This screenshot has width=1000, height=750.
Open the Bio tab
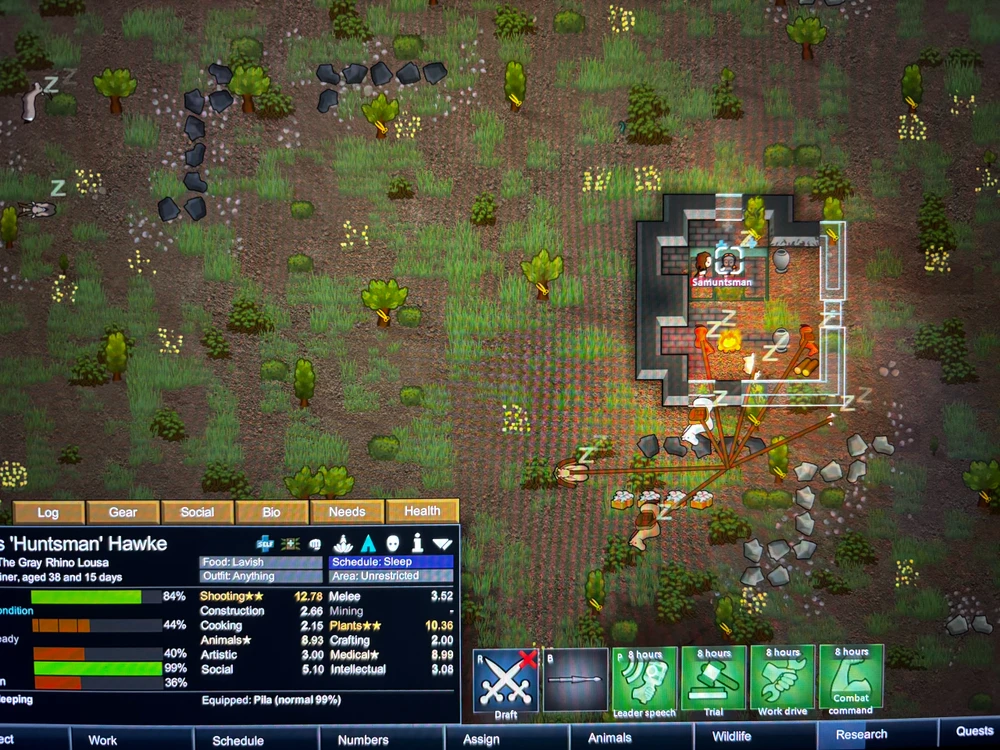[x=271, y=512]
